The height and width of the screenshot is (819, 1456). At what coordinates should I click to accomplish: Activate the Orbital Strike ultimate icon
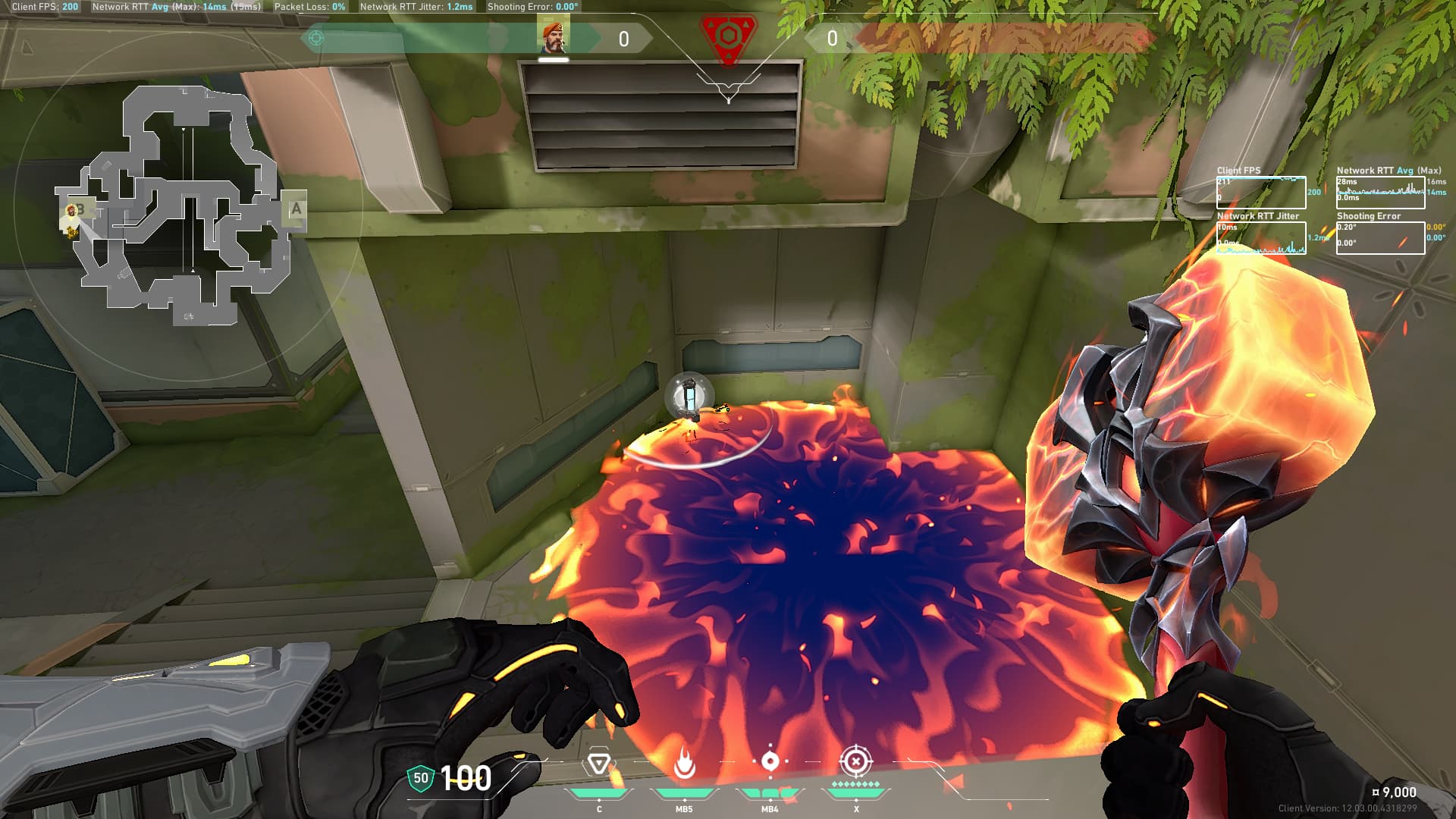click(856, 761)
